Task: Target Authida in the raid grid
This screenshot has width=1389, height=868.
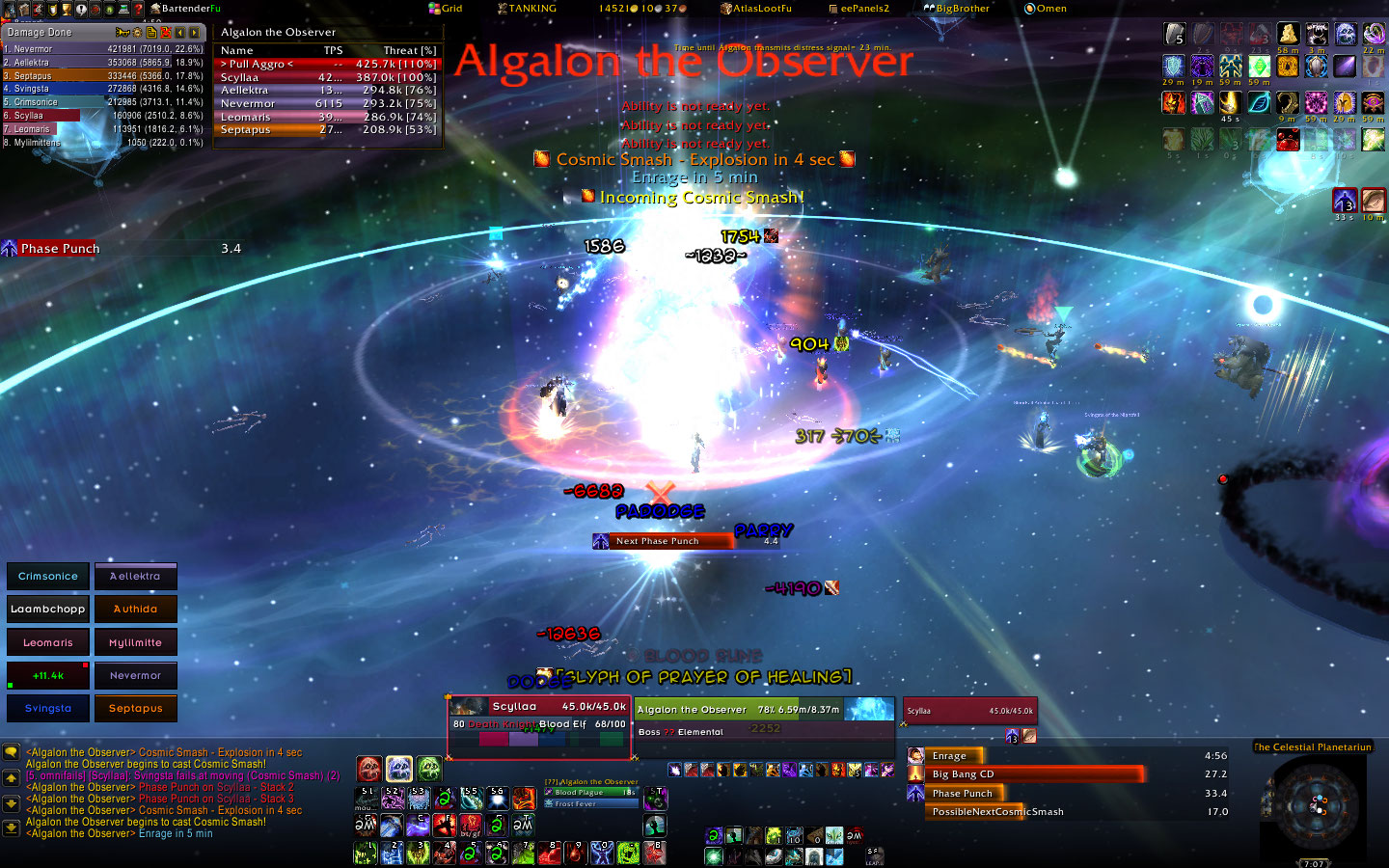Action: click(x=135, y=610)
